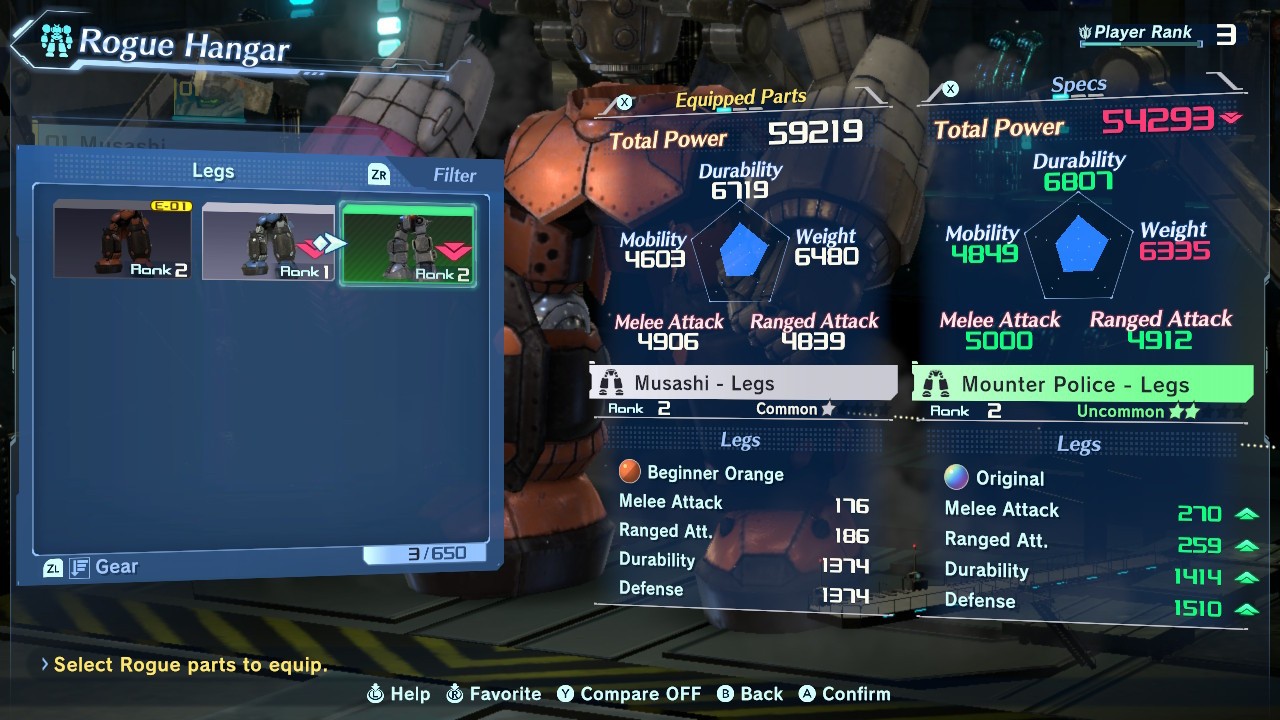Select the equipped E-01 orange legs part
Image resolution: width=1280 pixels, height=720 pixels.
pos(122,240)
